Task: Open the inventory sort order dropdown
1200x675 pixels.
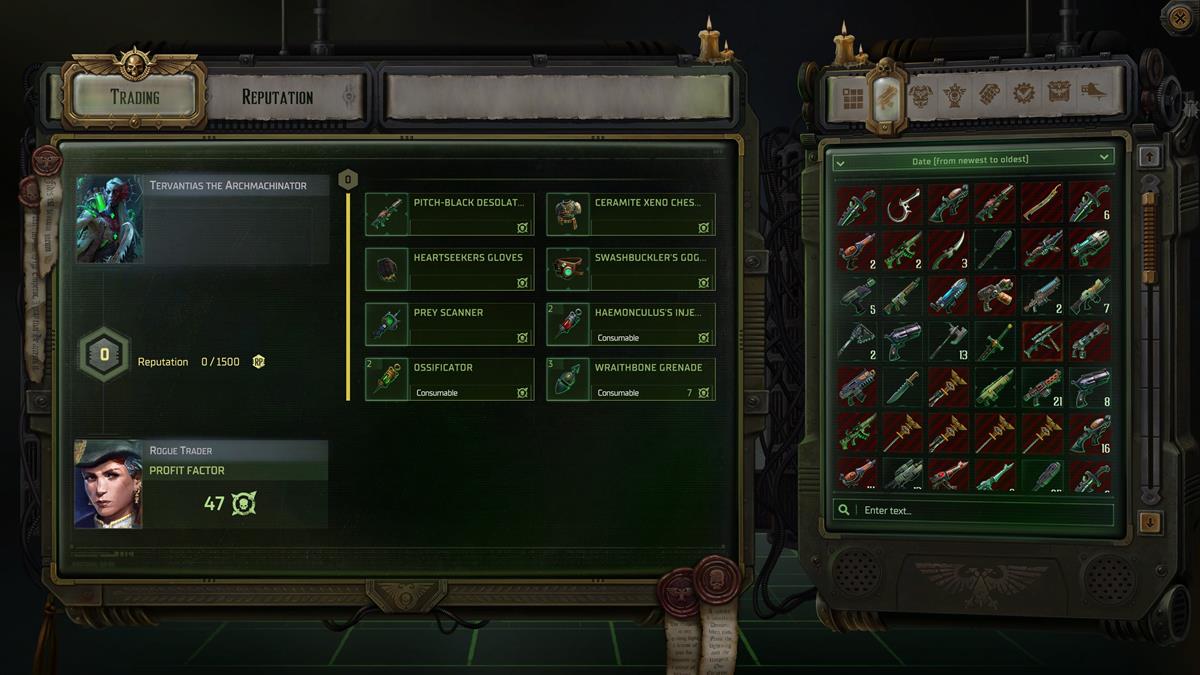Action: pos(973,159)
